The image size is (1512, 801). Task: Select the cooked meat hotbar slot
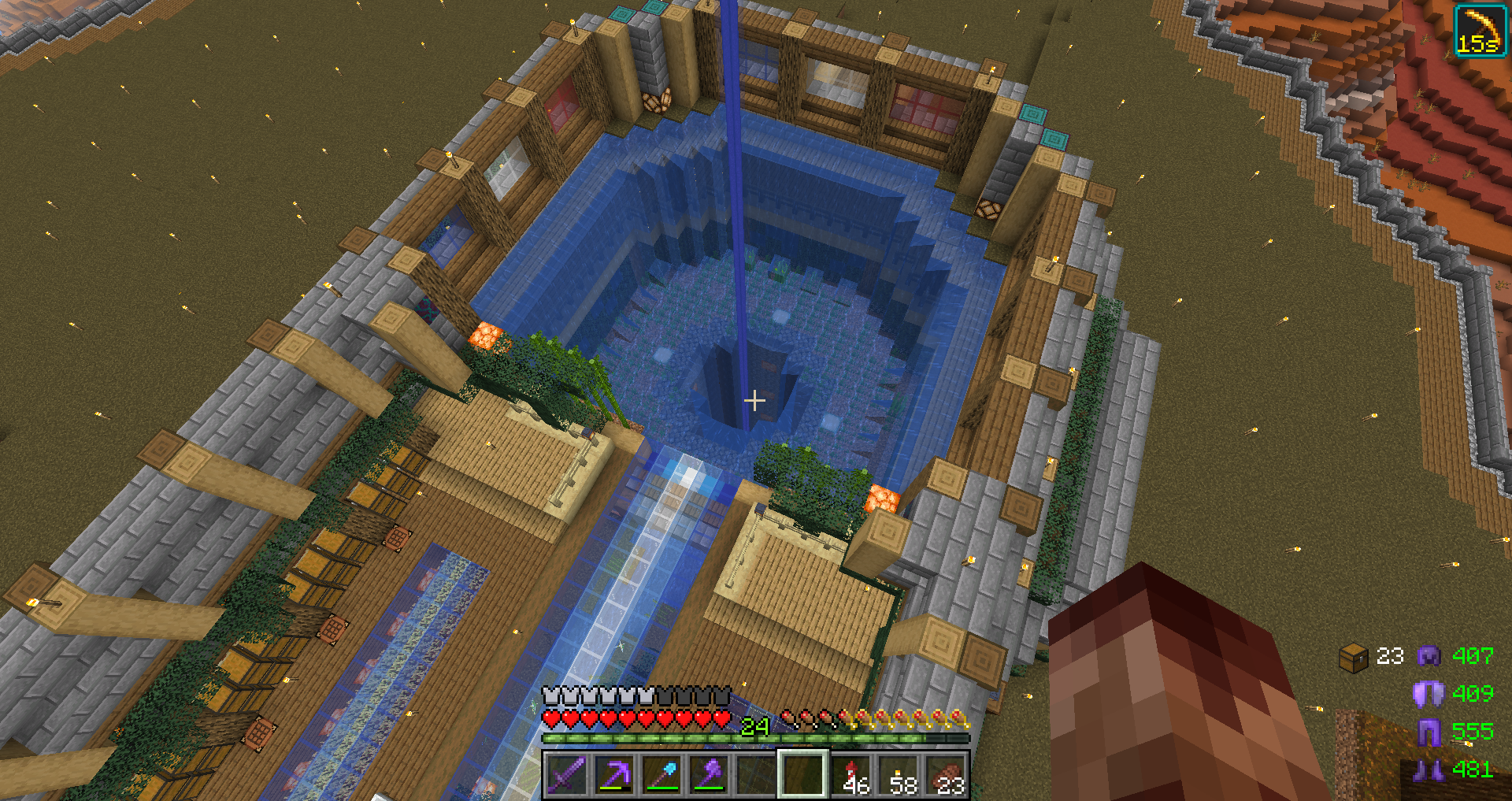point(946,774)
